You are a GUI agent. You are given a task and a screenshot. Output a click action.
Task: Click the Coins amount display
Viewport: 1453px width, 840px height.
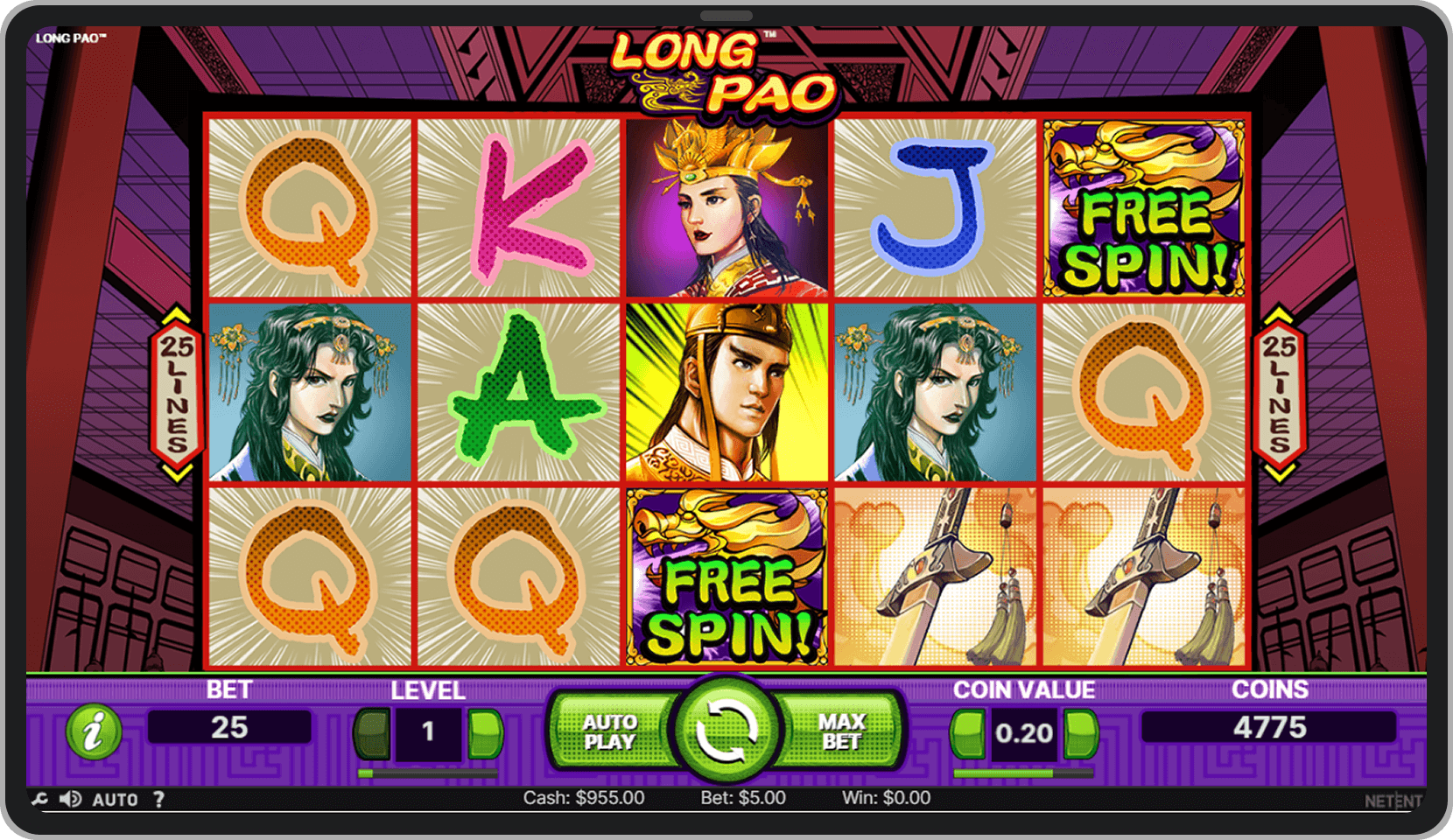1268,727
